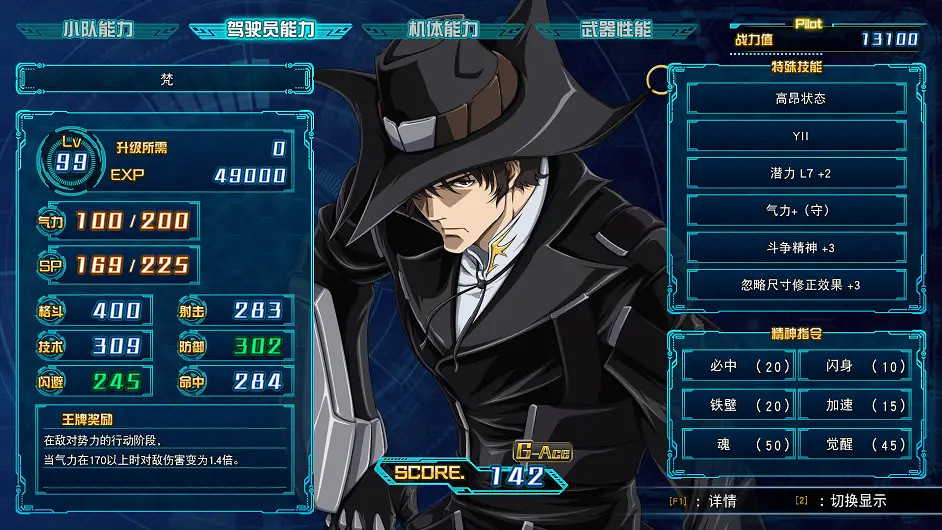This screenshot has width=942, height=530.
Task: Click the 气力+ (守) skill entry
Action: [x=797, y=210]
